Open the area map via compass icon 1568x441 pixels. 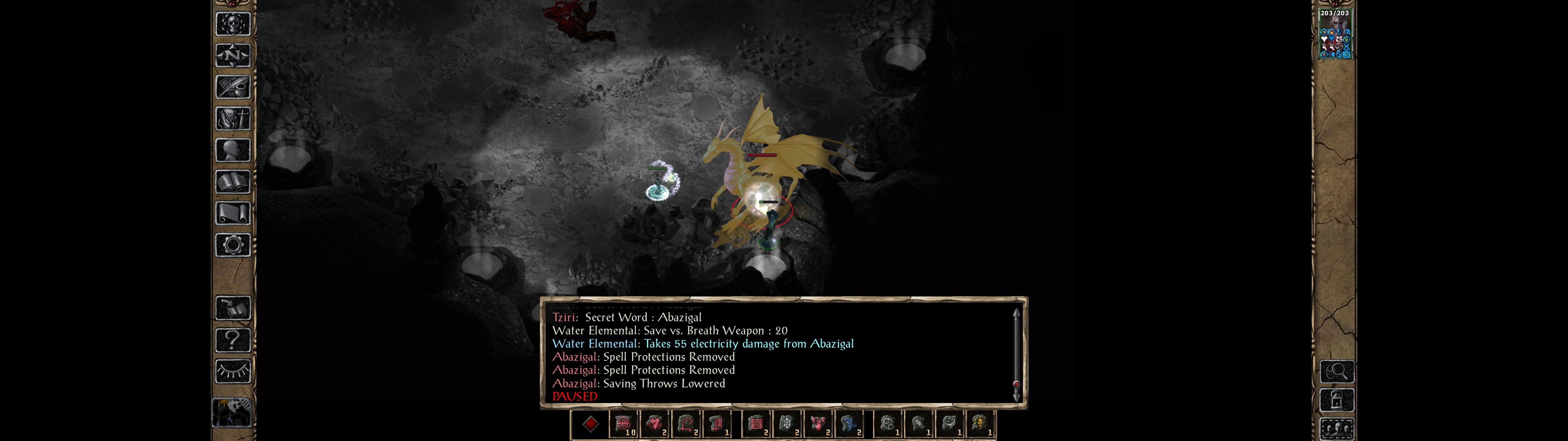pos(233,55)
